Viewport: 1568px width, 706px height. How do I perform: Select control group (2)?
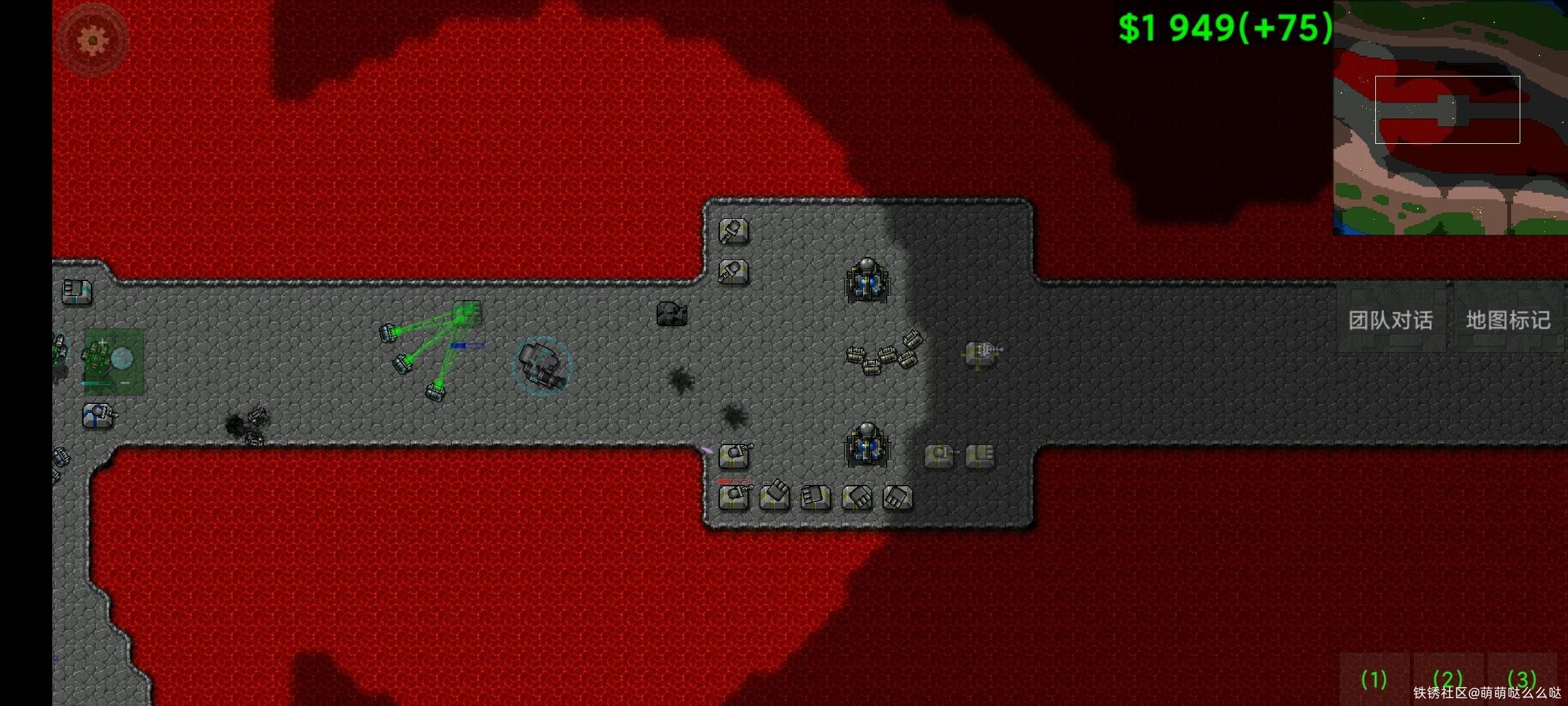[1447, 680]
